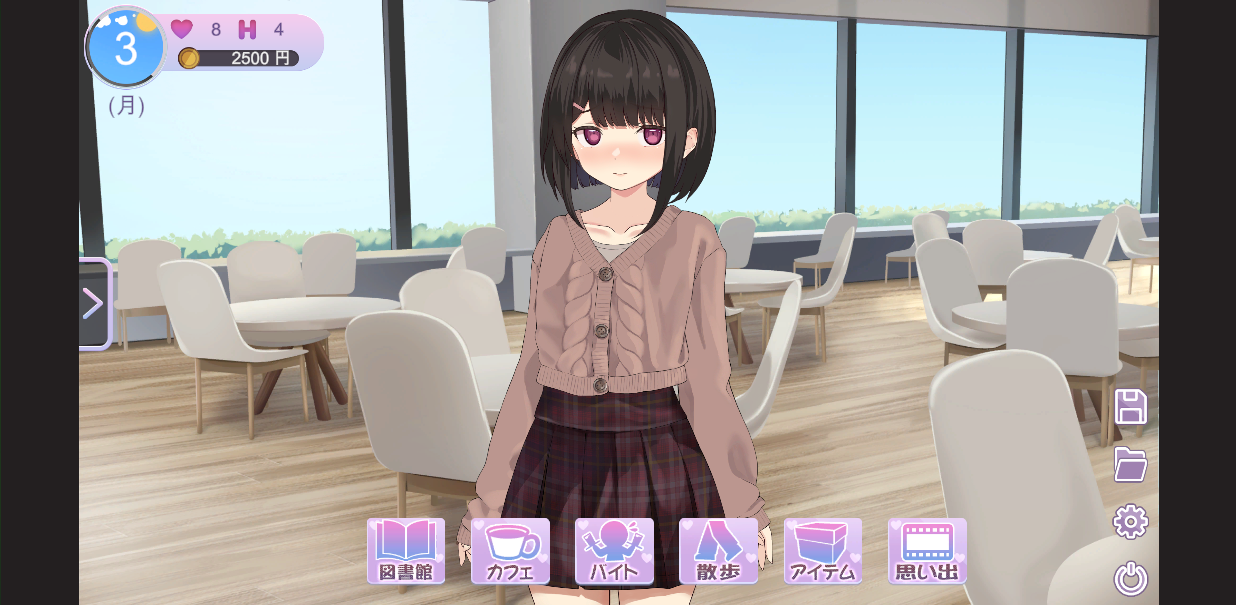Click the power quit icon
This screenshot has height=605, width=1236.
(1131, 578)
